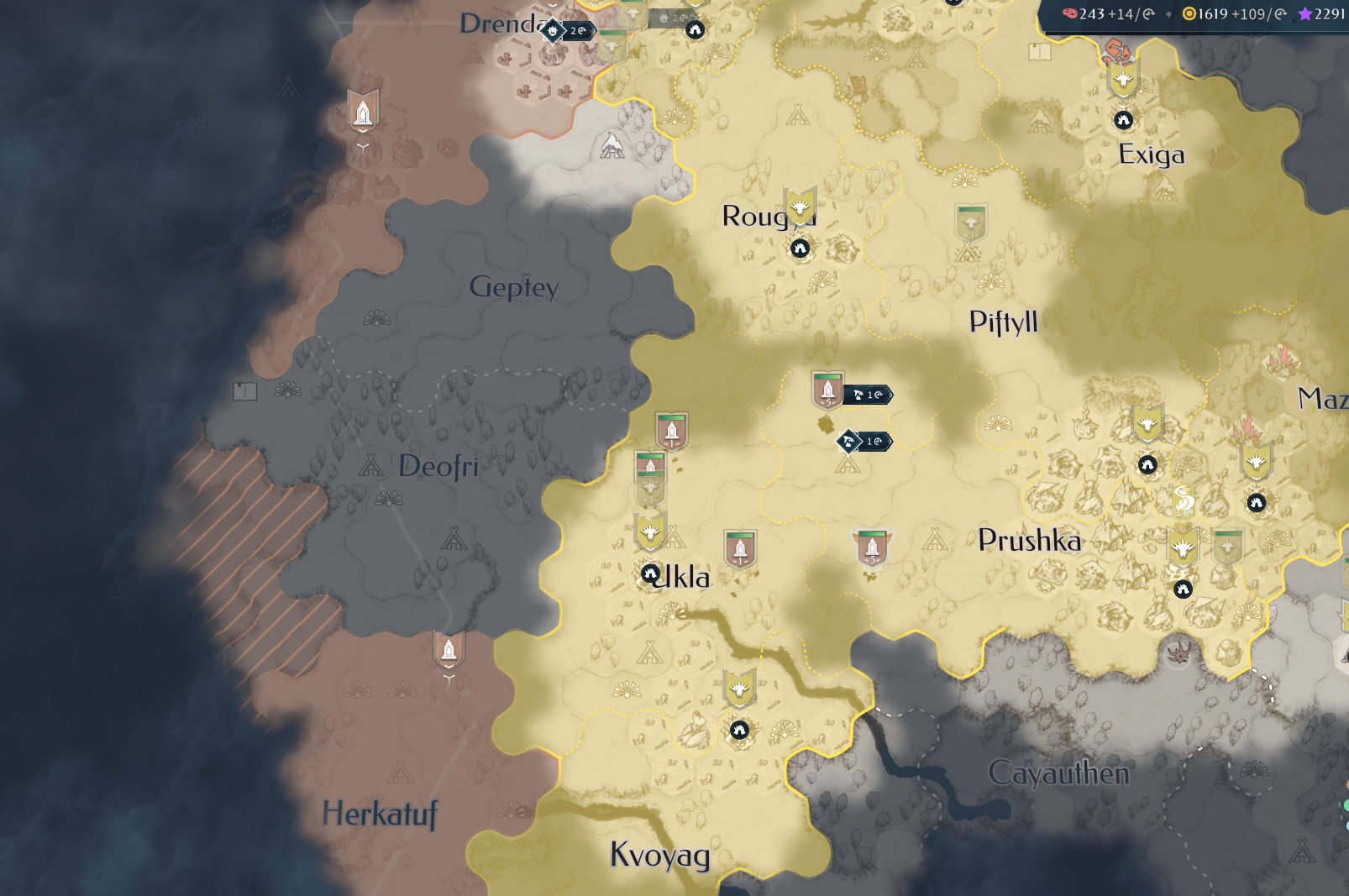Select the Prushka region name label
1349x896 pixels.
(1029, 542)
